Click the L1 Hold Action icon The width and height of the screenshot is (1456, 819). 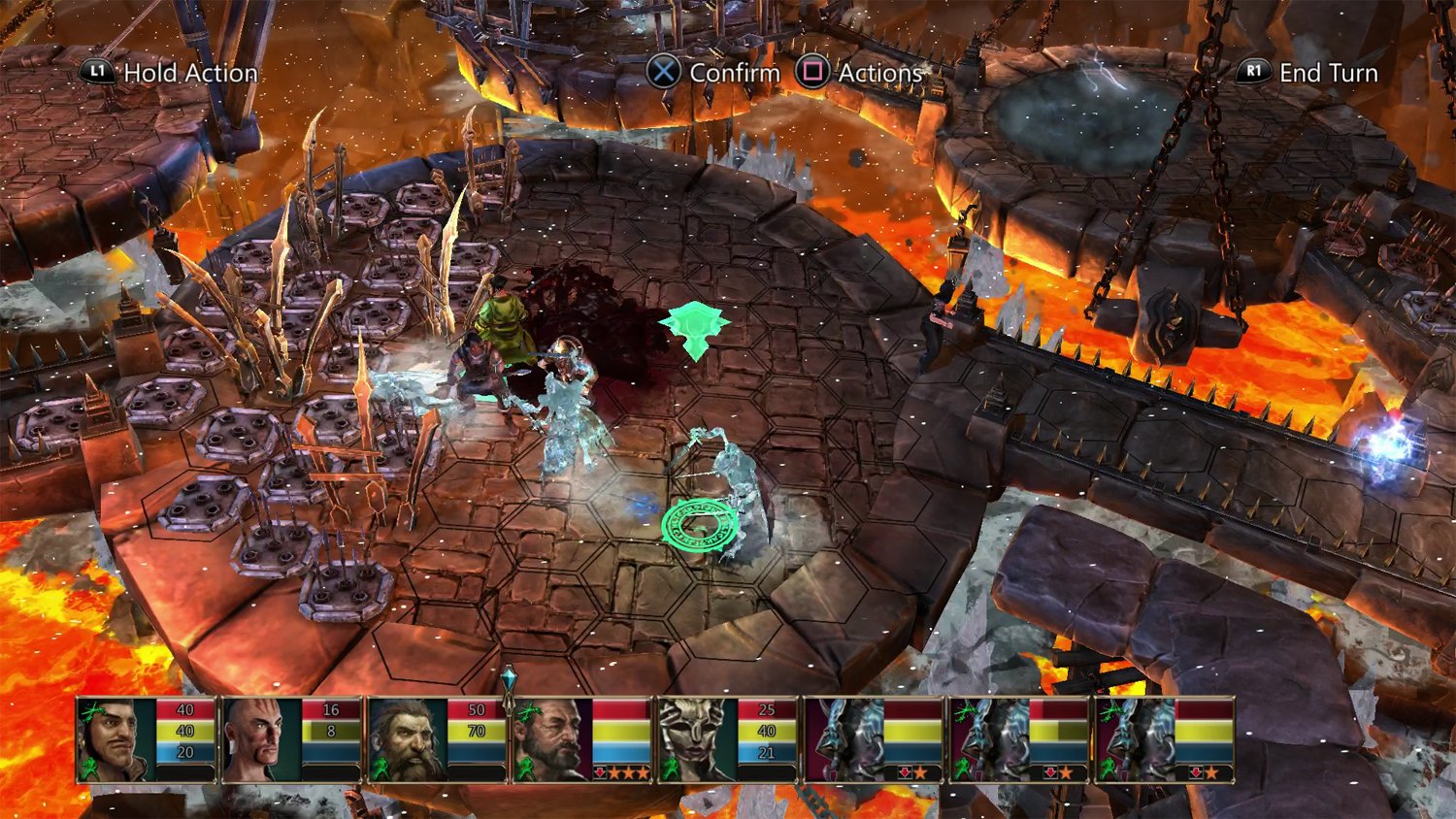[x=96, y=73]
